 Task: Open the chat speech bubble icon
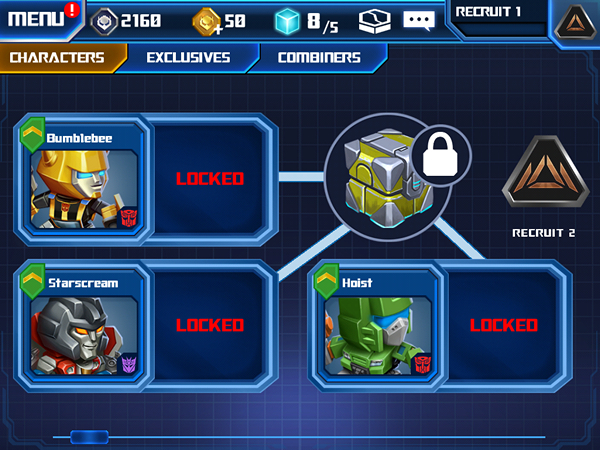point(419,19)
